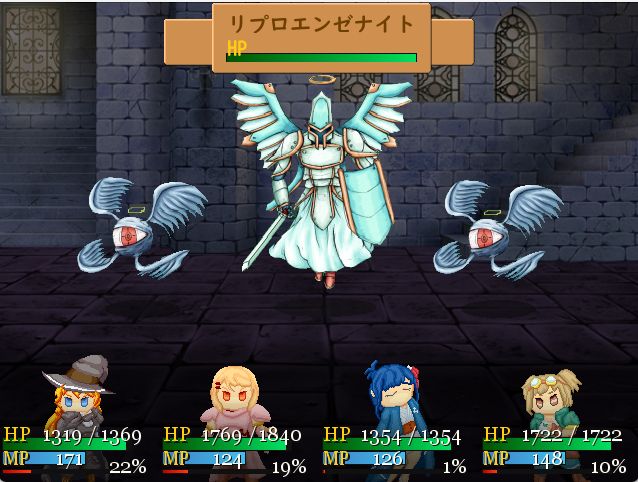The width and height of the screenshot is (638, 482).
Task: Select the witch-hat party member portrait
Action: (78, 400)
